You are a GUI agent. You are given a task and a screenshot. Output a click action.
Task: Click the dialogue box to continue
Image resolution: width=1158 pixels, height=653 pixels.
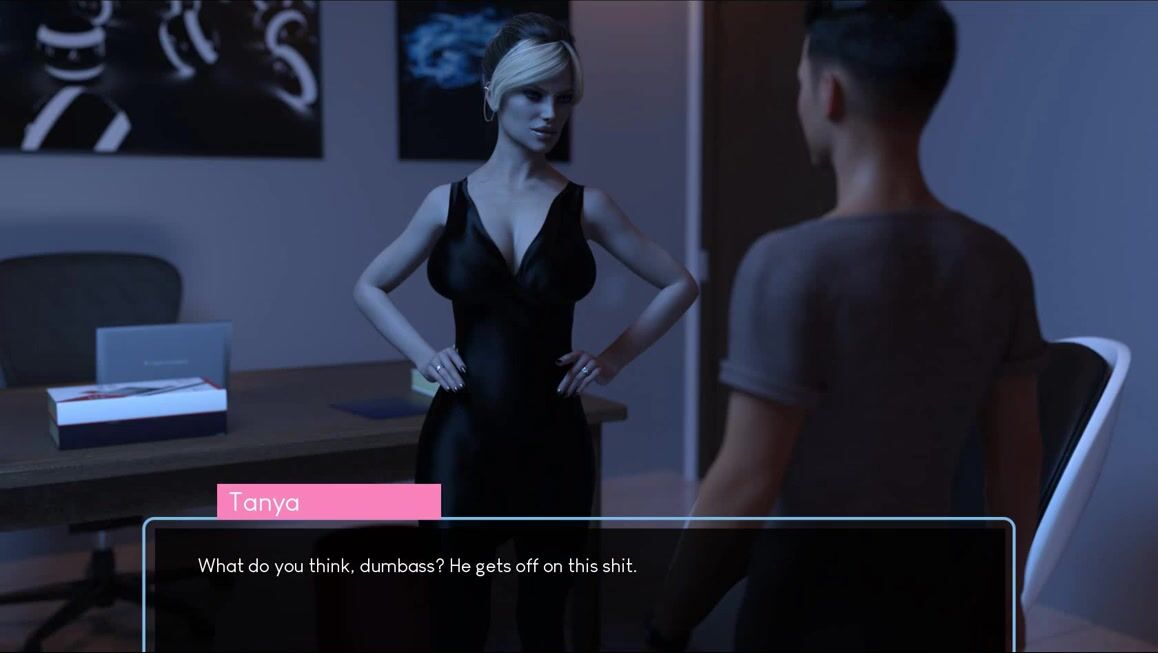click(x=578, y=585)
